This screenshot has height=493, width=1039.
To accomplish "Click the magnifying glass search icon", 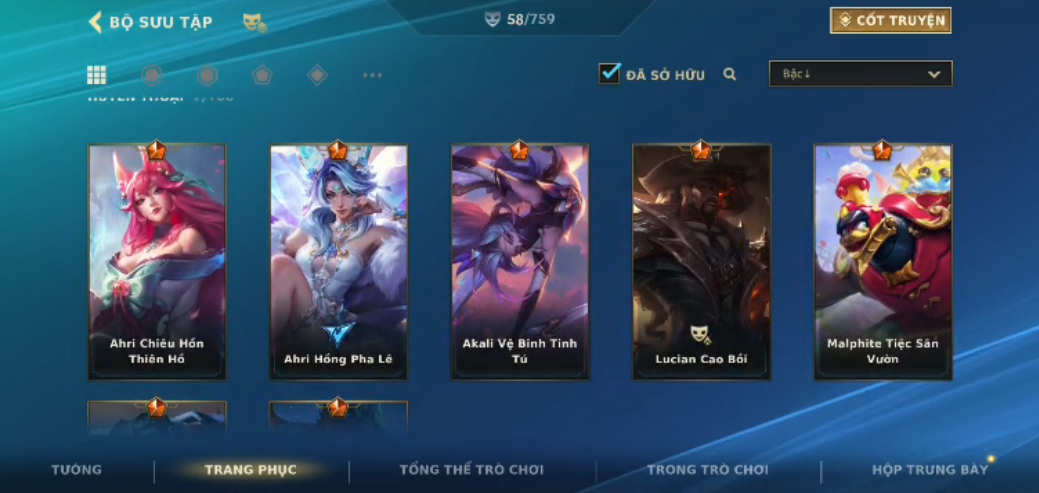I will point(730,74).
